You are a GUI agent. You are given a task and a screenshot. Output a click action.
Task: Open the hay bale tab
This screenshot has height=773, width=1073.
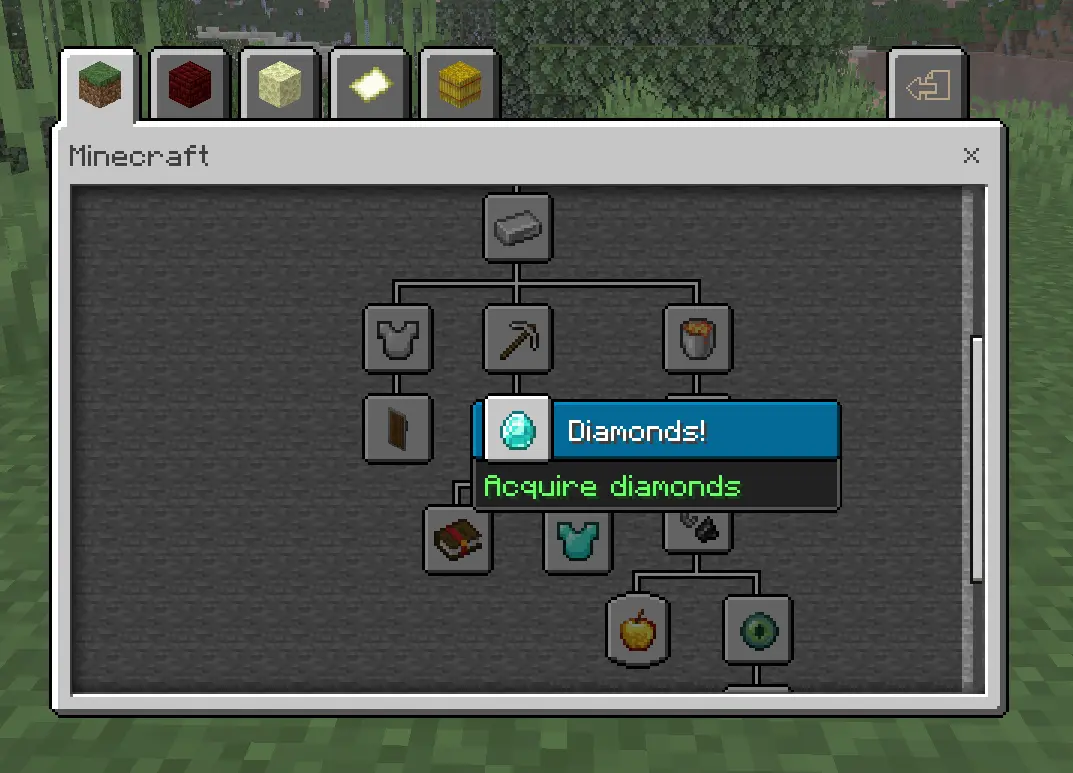point(459,87)
